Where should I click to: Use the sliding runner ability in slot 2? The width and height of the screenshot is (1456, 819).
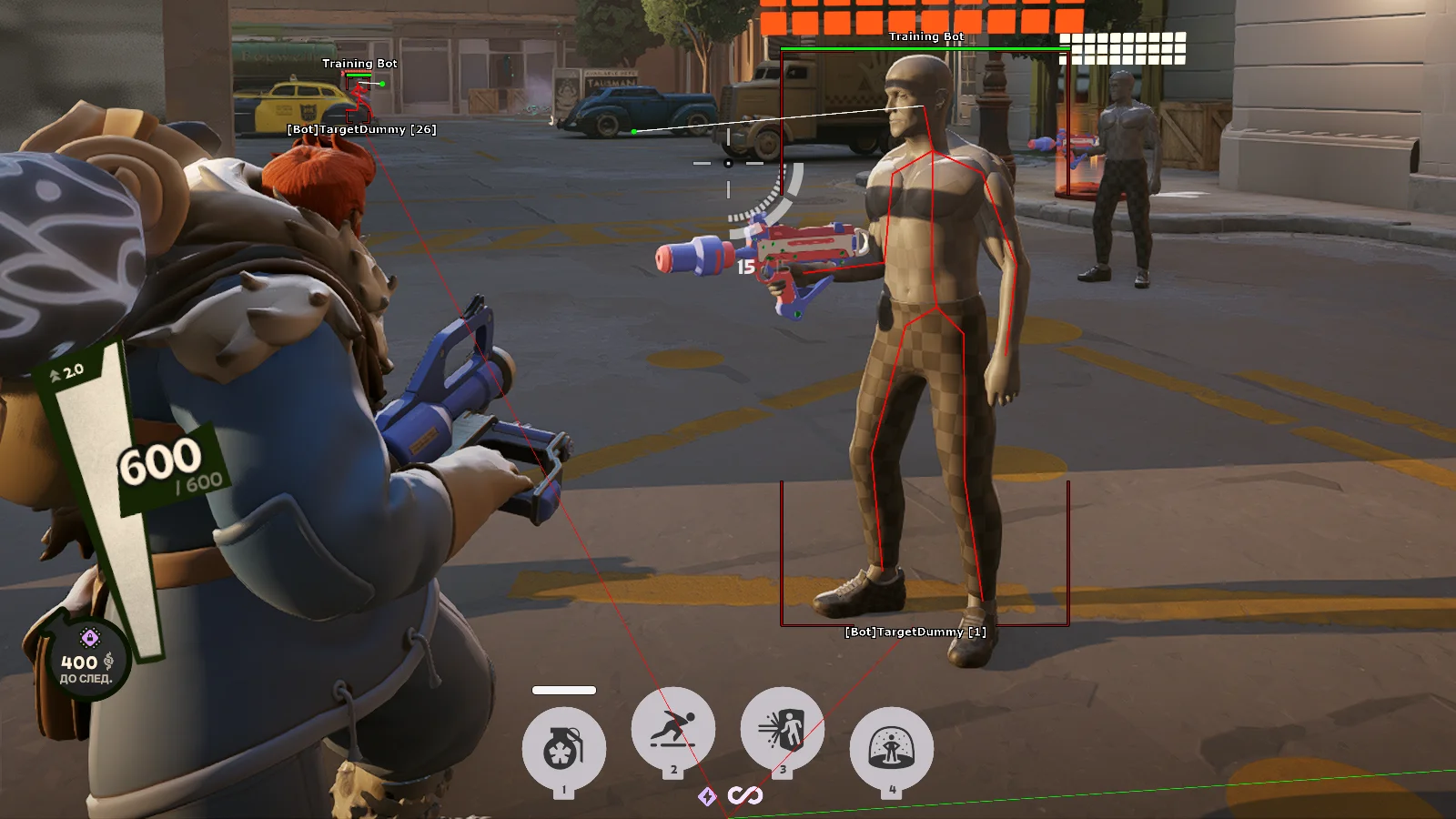tap(673, 729)
